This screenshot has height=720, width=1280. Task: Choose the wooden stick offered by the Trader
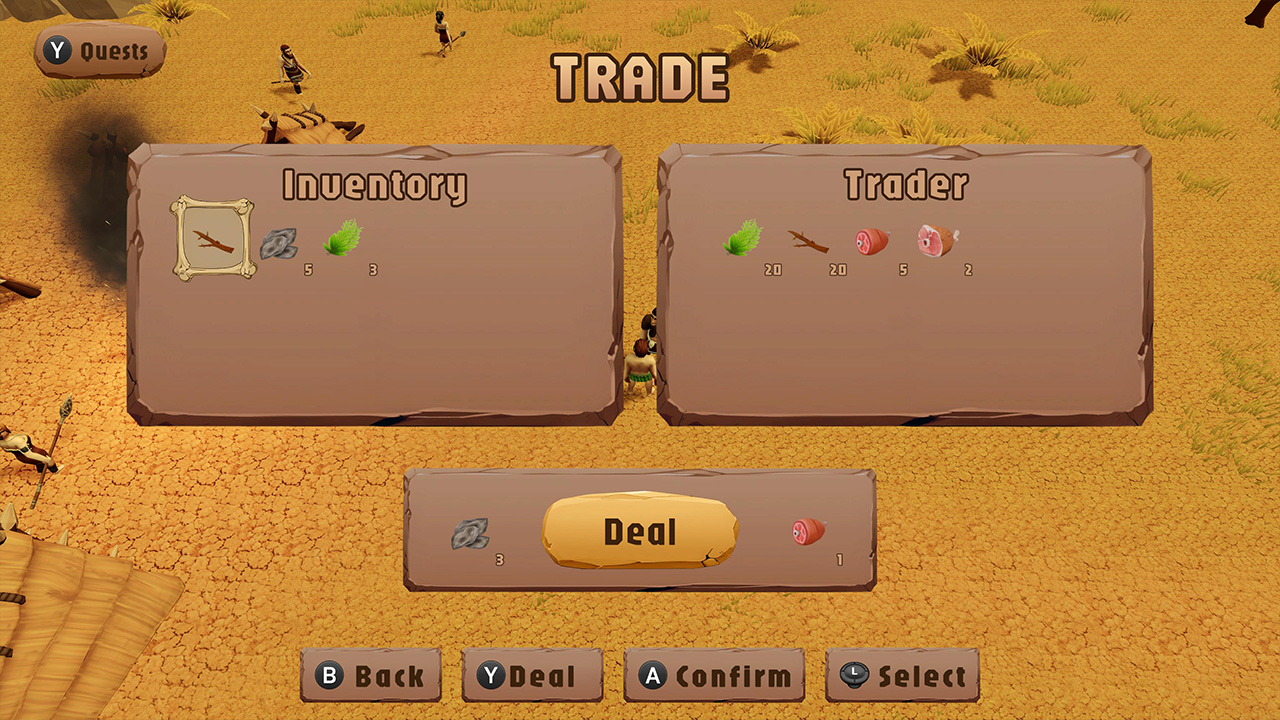click(x=808, y=240)
